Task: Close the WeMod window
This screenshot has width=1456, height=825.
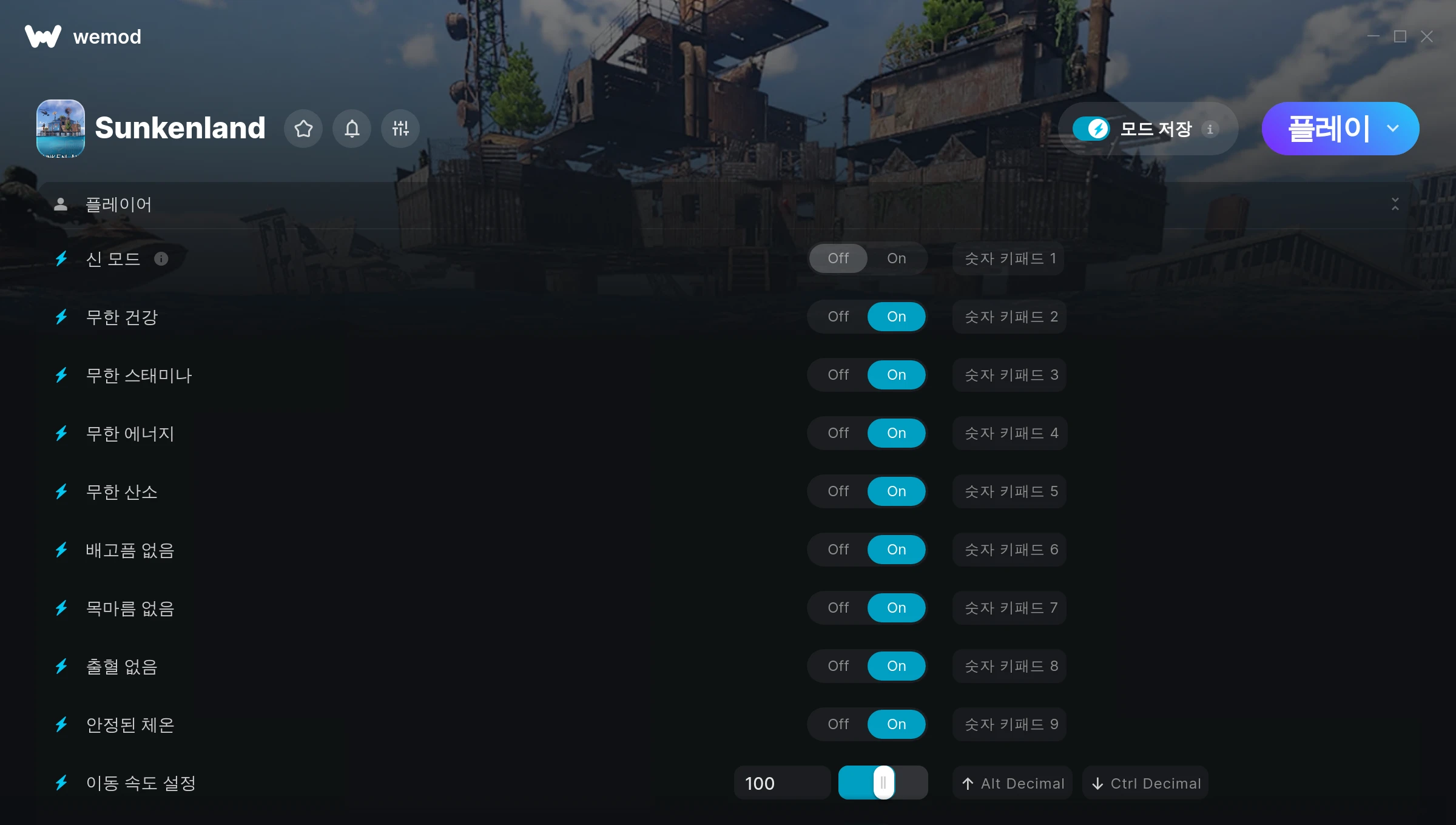Action: click(1427, 37)
